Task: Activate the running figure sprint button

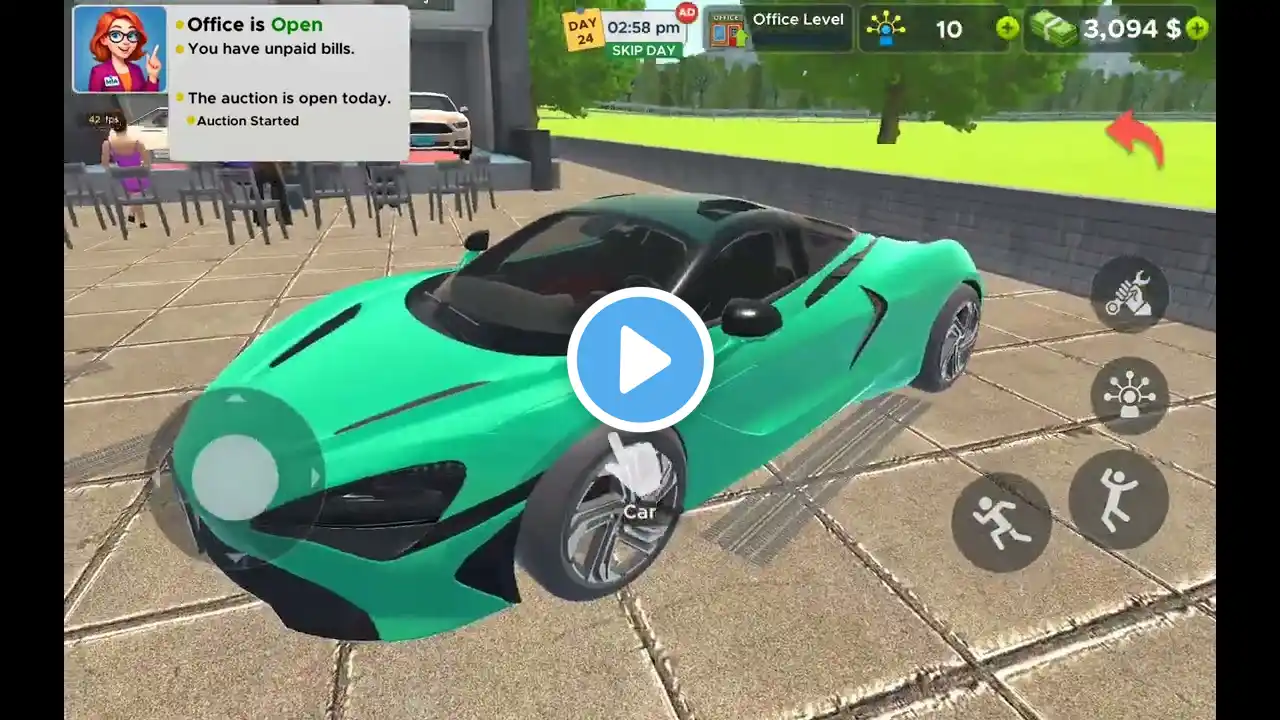Action: 1001,522
